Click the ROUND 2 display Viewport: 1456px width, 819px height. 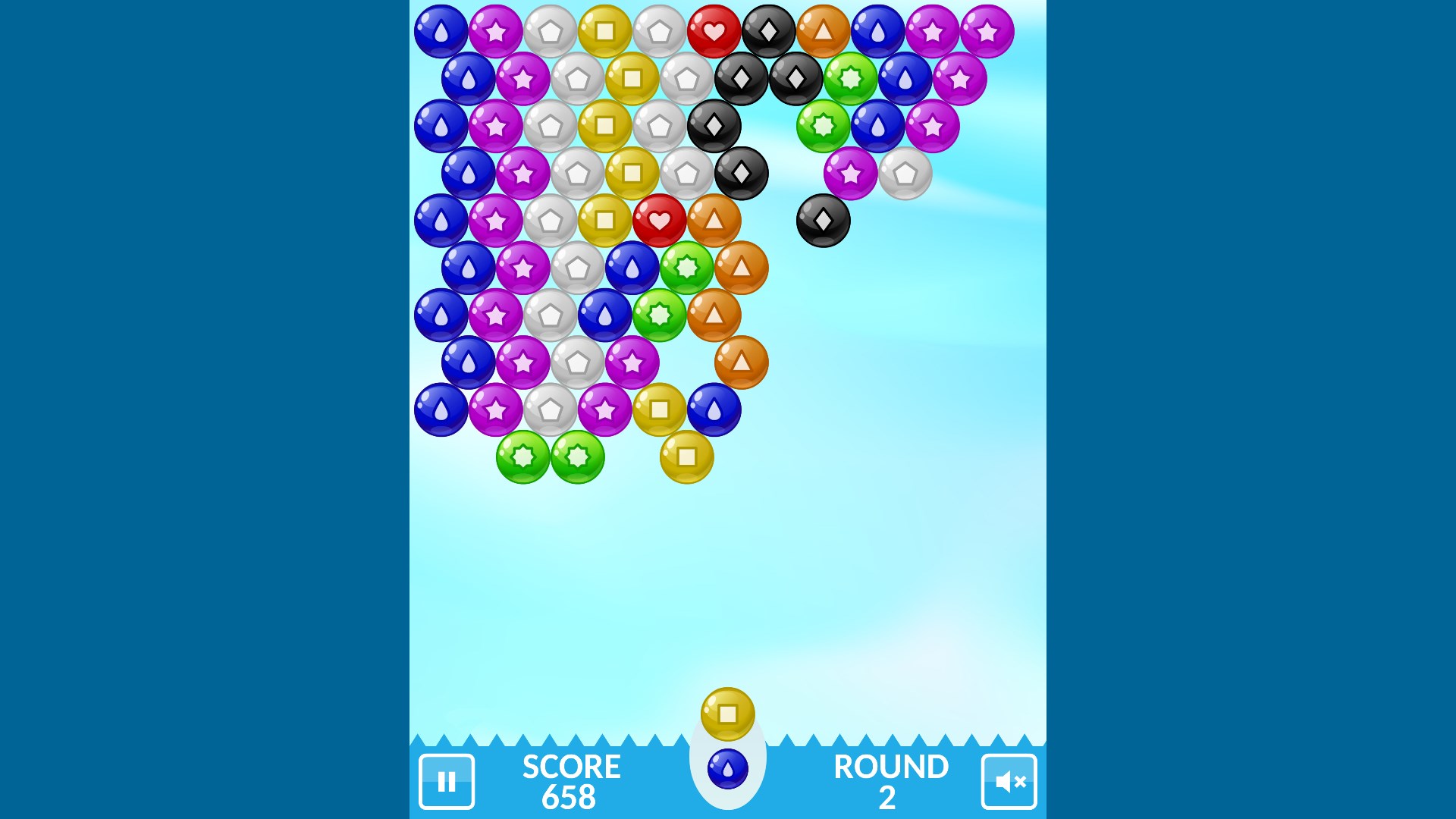point(891,781)
